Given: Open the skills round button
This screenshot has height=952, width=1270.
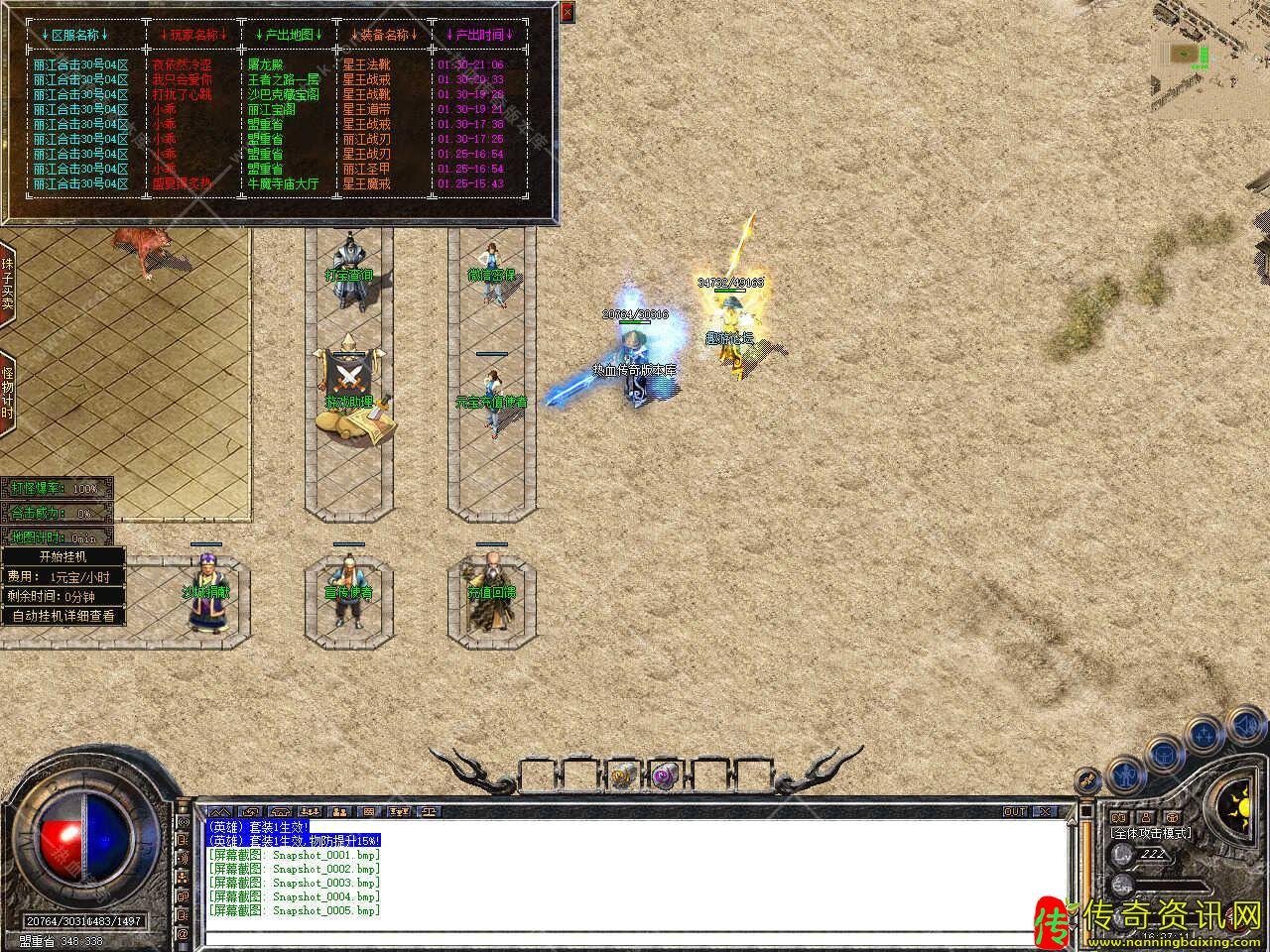Looking at the screenshot, I should (x=1205, y=735).
